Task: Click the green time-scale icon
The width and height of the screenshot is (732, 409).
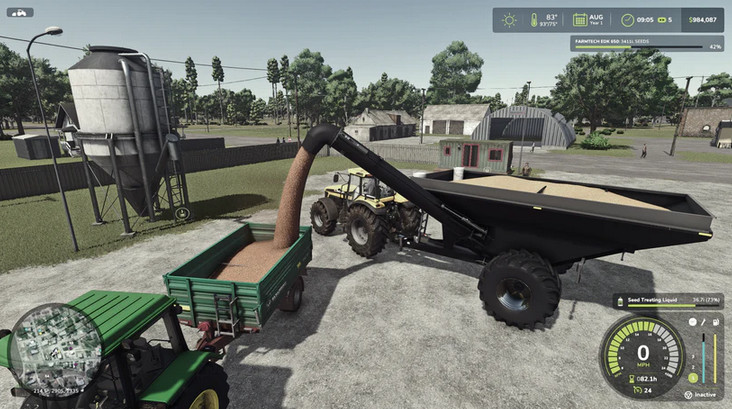Action: point(662,20)
